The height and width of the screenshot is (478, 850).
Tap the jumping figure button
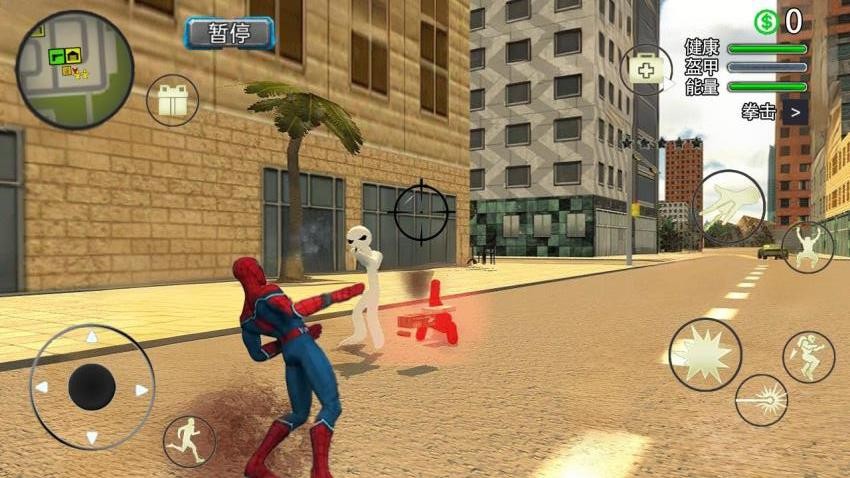807,246
